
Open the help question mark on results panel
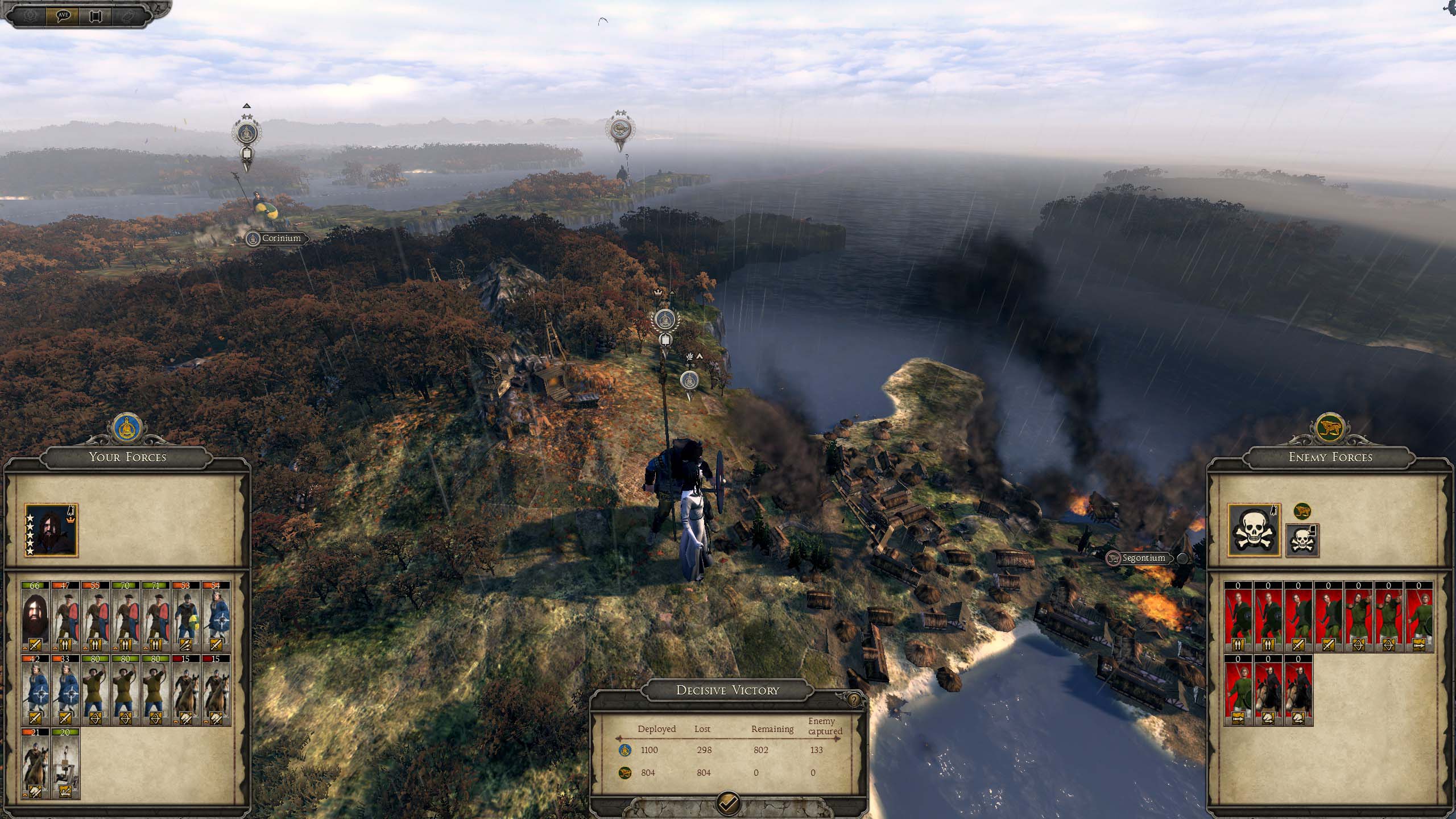point(853,700)
